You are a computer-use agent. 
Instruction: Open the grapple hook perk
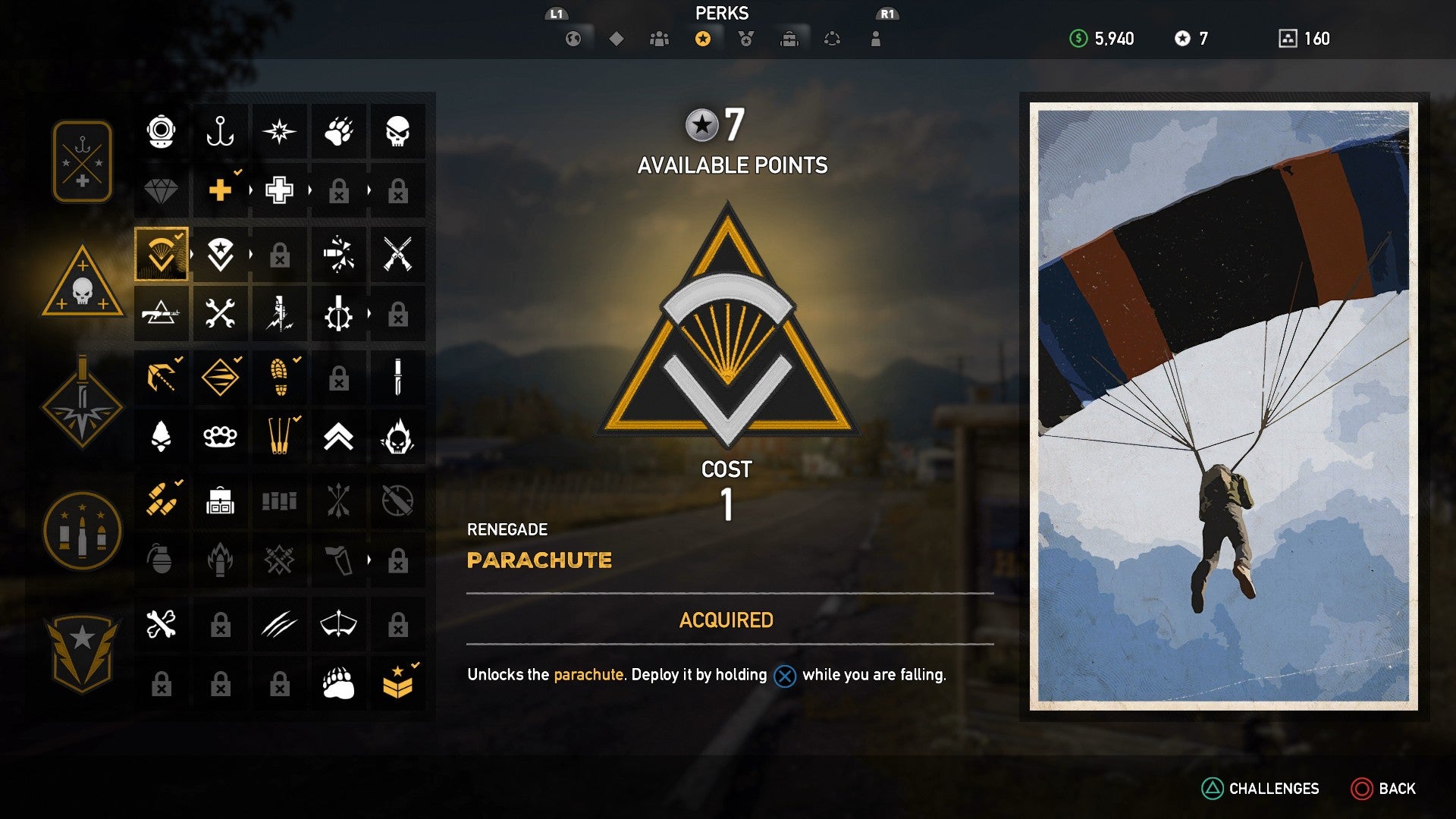(160, 378)
